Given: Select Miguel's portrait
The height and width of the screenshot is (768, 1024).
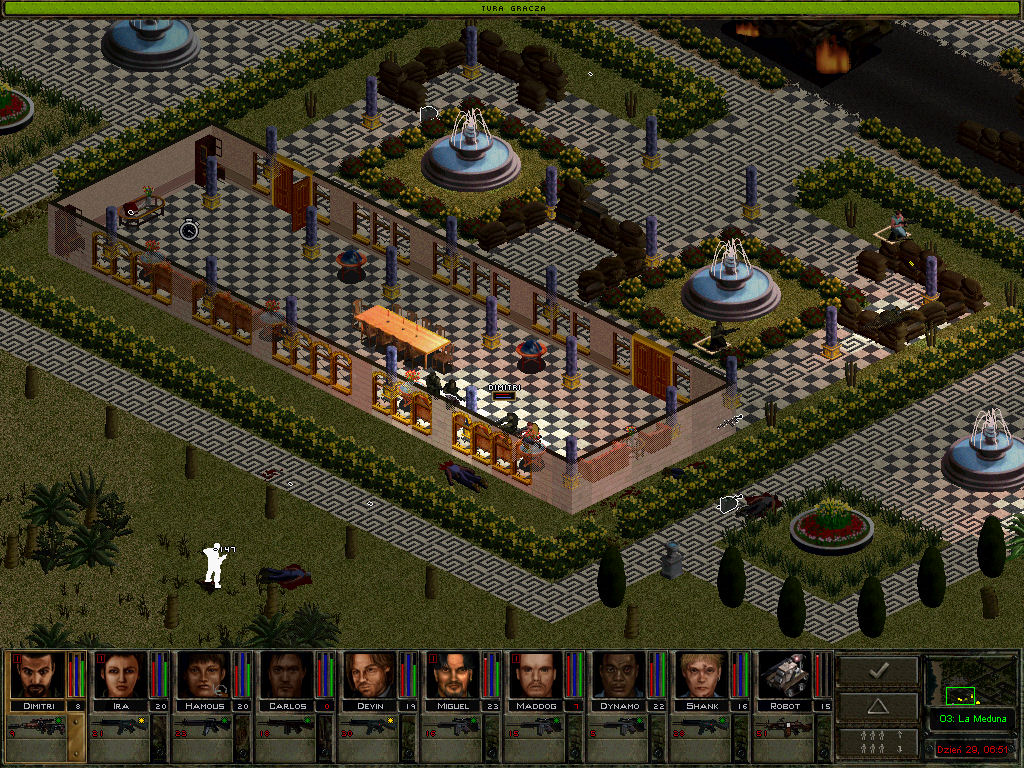Looking at the screenshot, I should coord(453,675).
